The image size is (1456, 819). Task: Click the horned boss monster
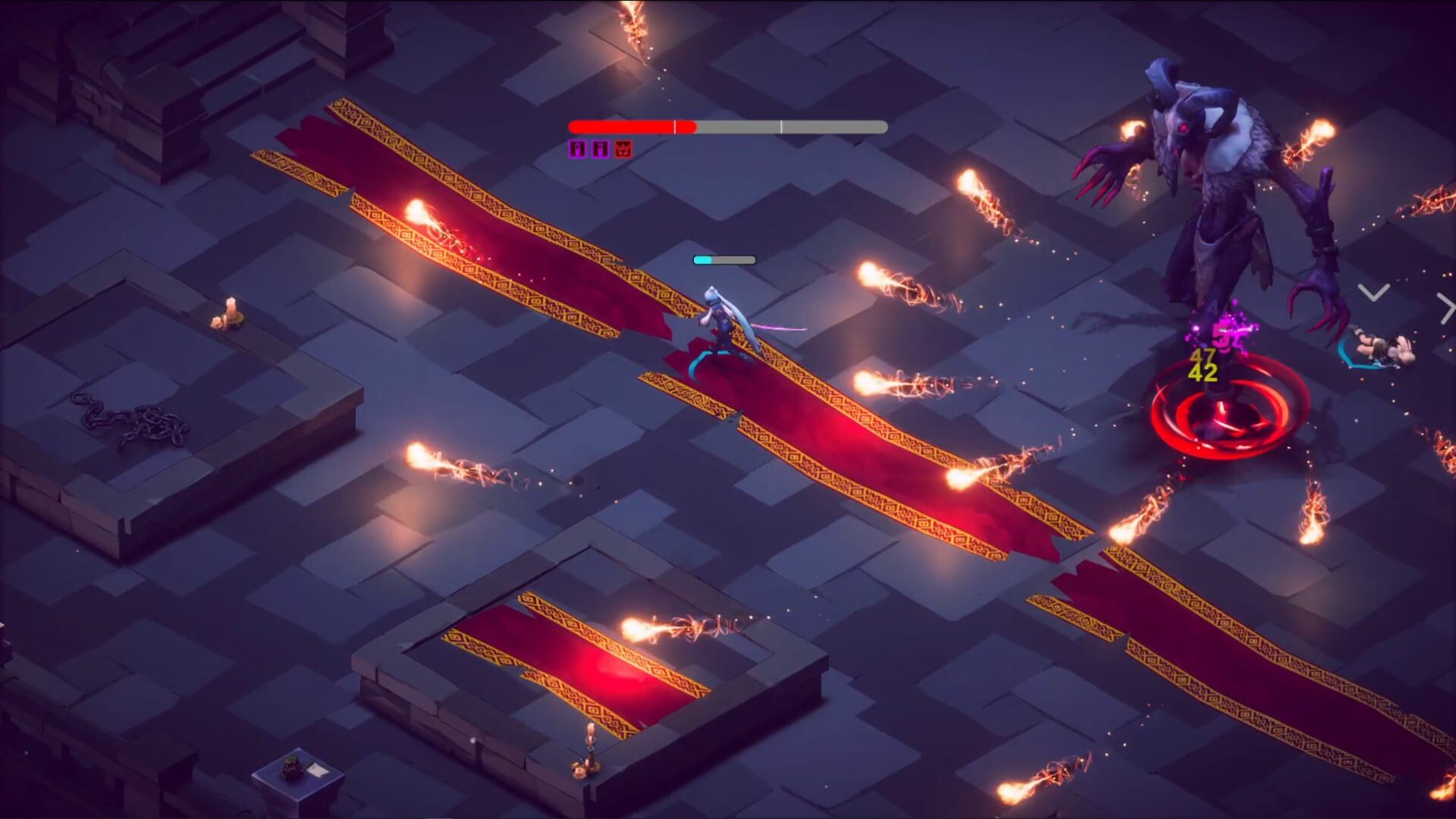[1213, 174]
